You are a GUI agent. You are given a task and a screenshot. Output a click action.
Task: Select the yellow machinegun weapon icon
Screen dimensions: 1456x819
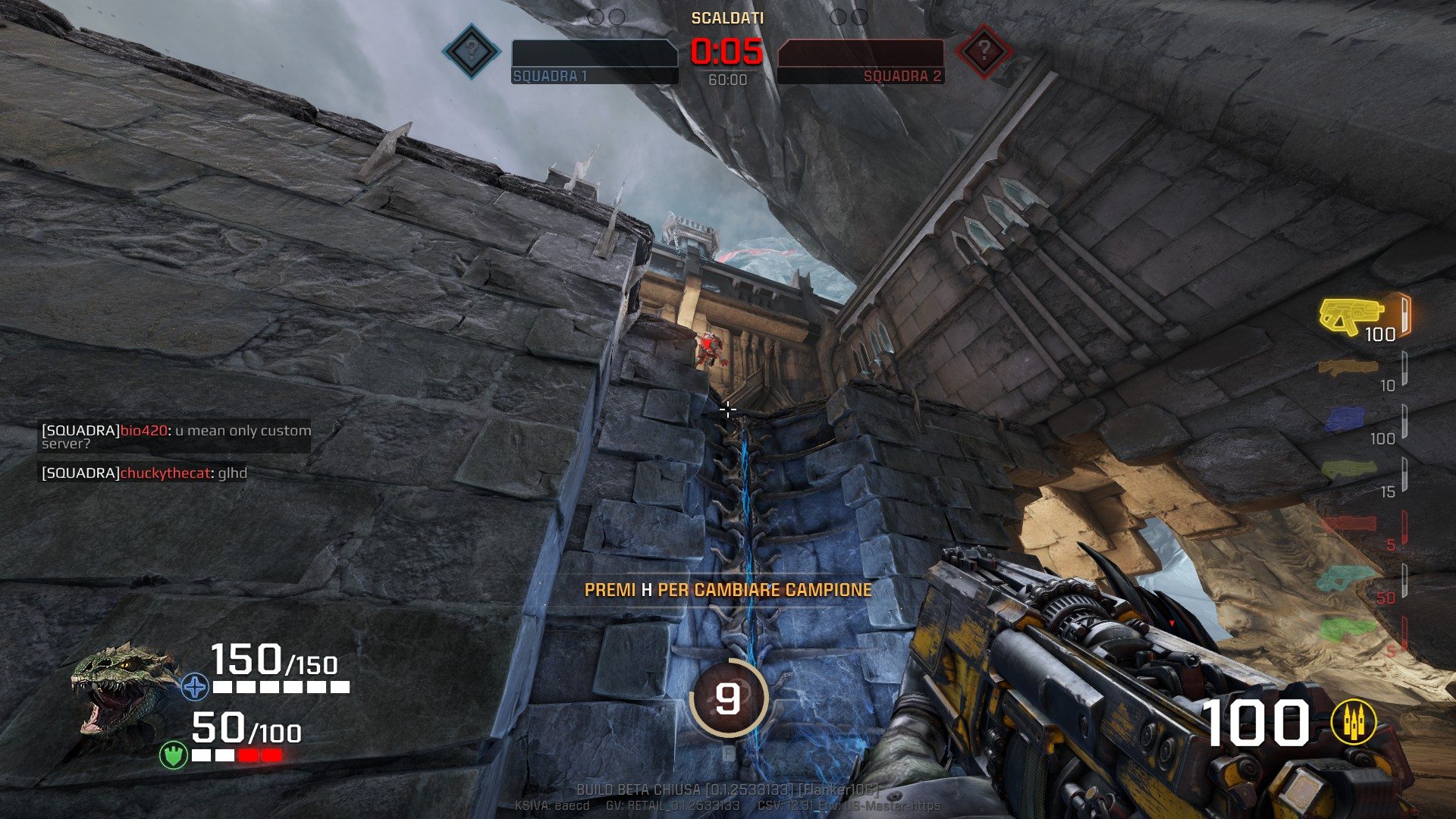[1351, 315]
